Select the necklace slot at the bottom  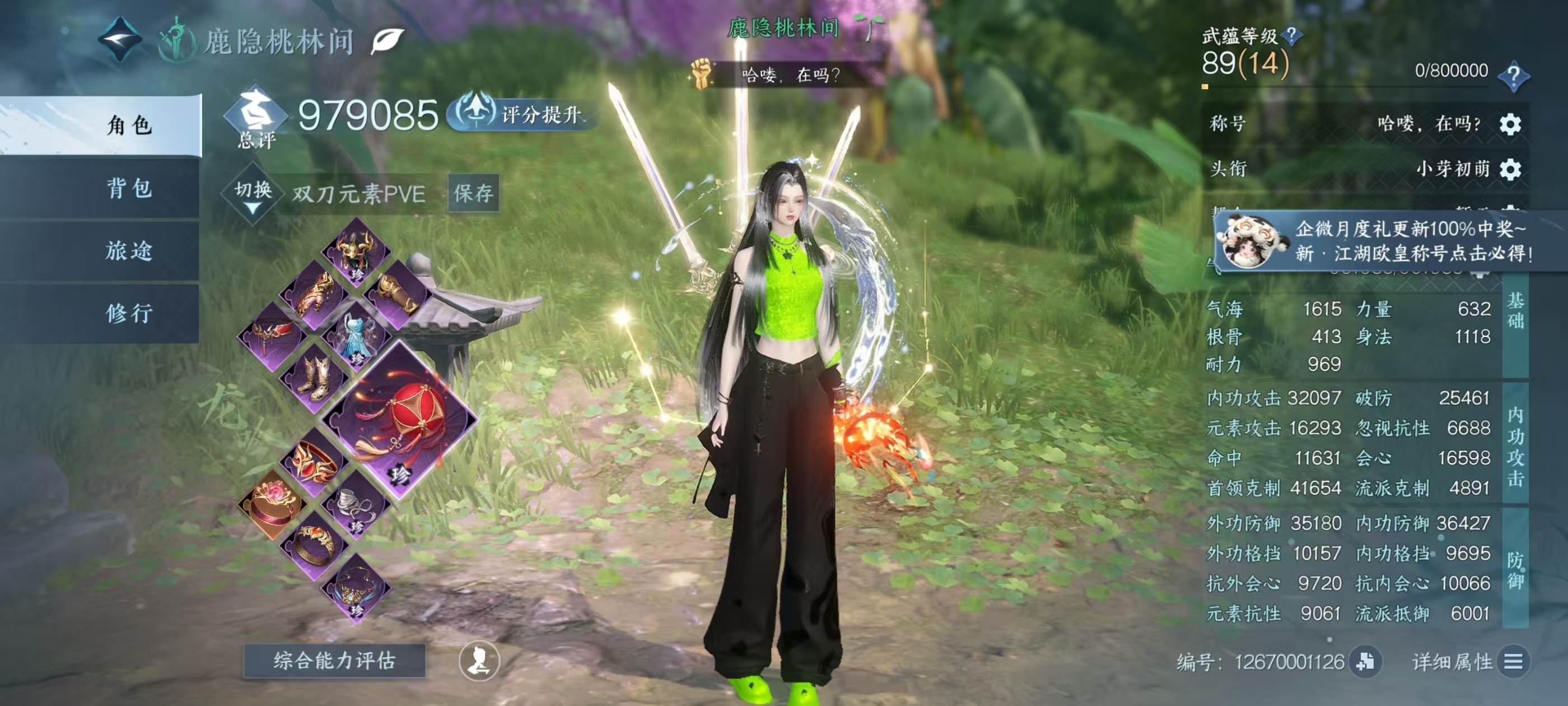point(357,587)
